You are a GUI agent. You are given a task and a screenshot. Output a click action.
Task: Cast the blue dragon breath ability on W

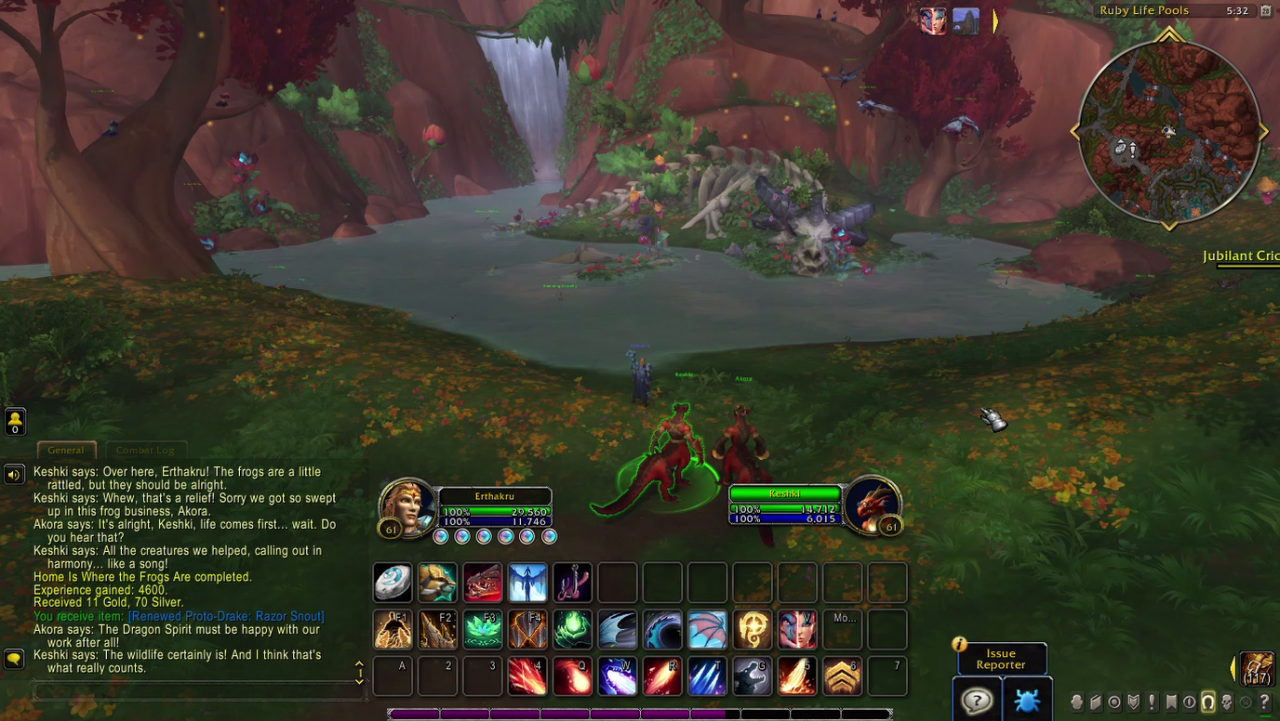(617, 677)
